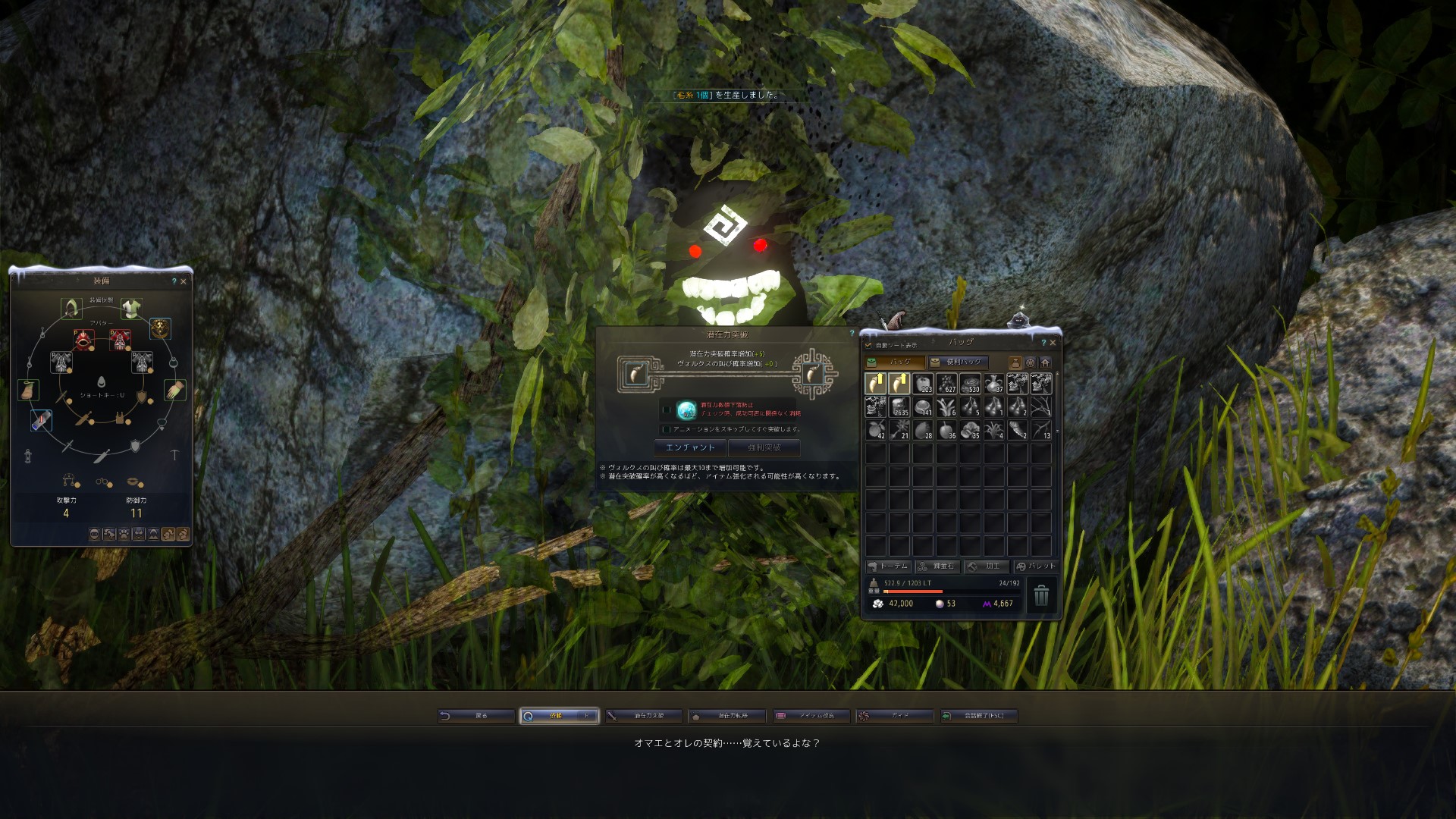
Task: Click the 加工 (Processing) button
Action: (986, 566)
